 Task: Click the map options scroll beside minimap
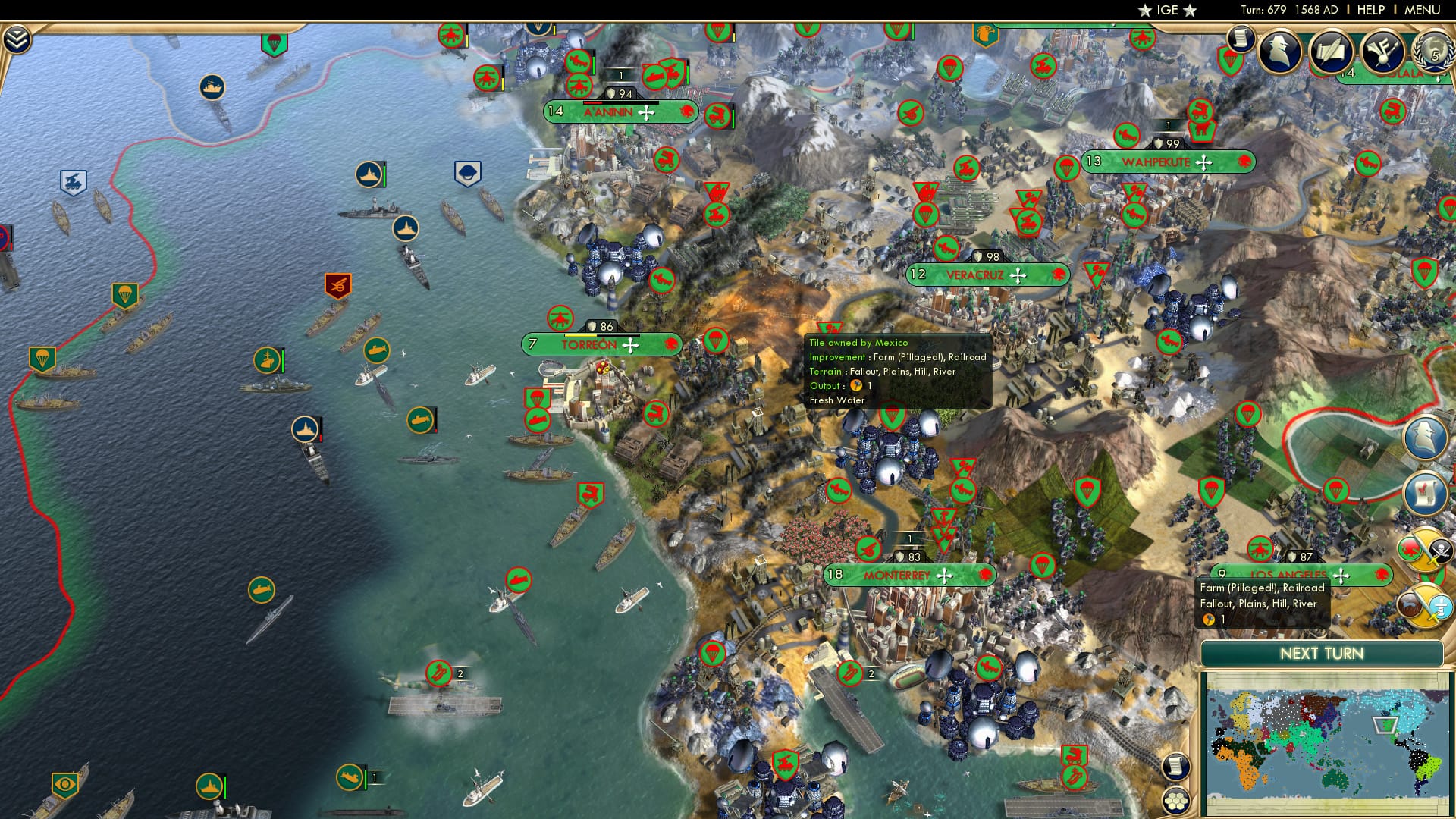(1175, 767)
